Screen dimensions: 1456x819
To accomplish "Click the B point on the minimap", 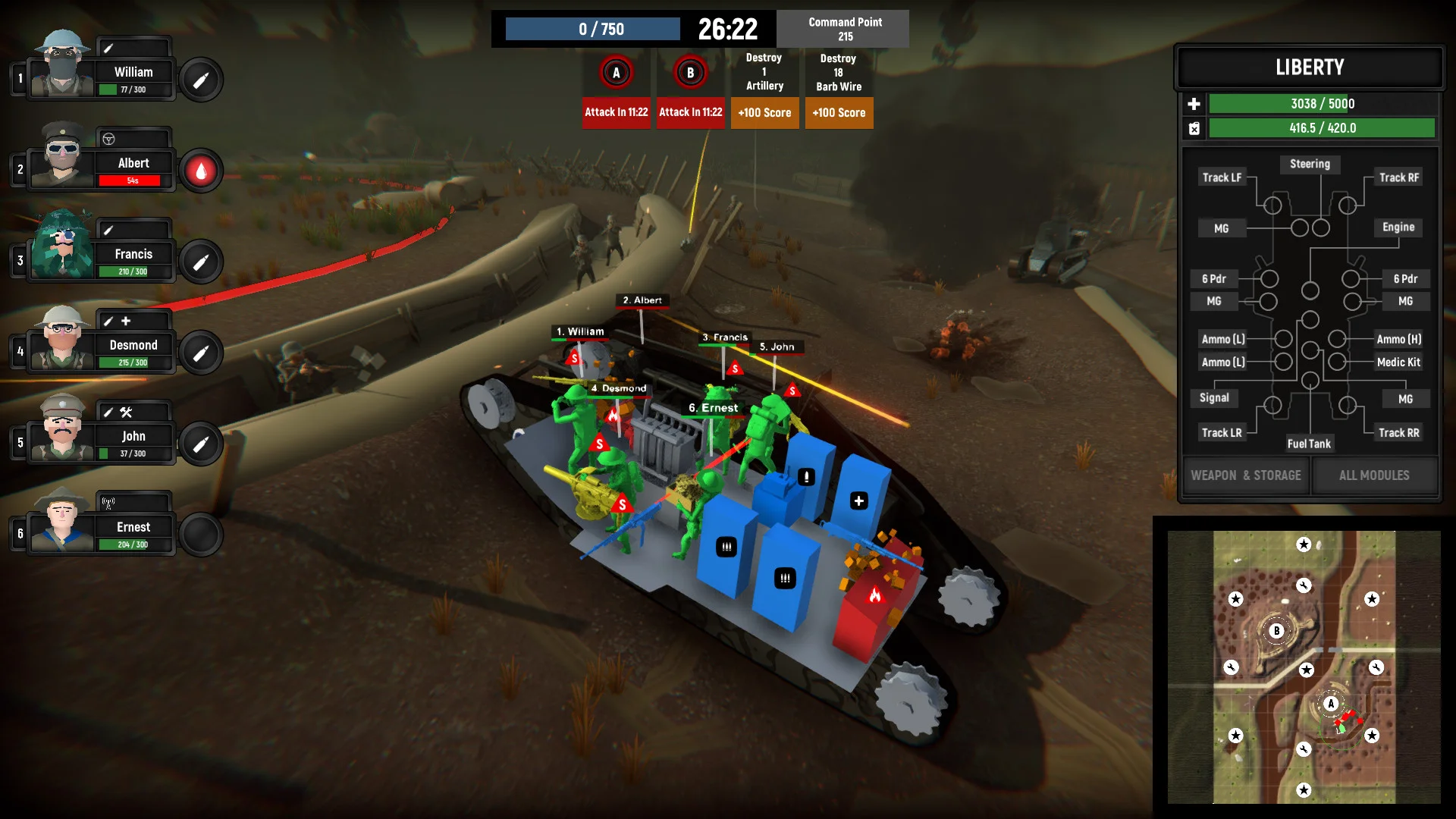I will pos(1277,631).
